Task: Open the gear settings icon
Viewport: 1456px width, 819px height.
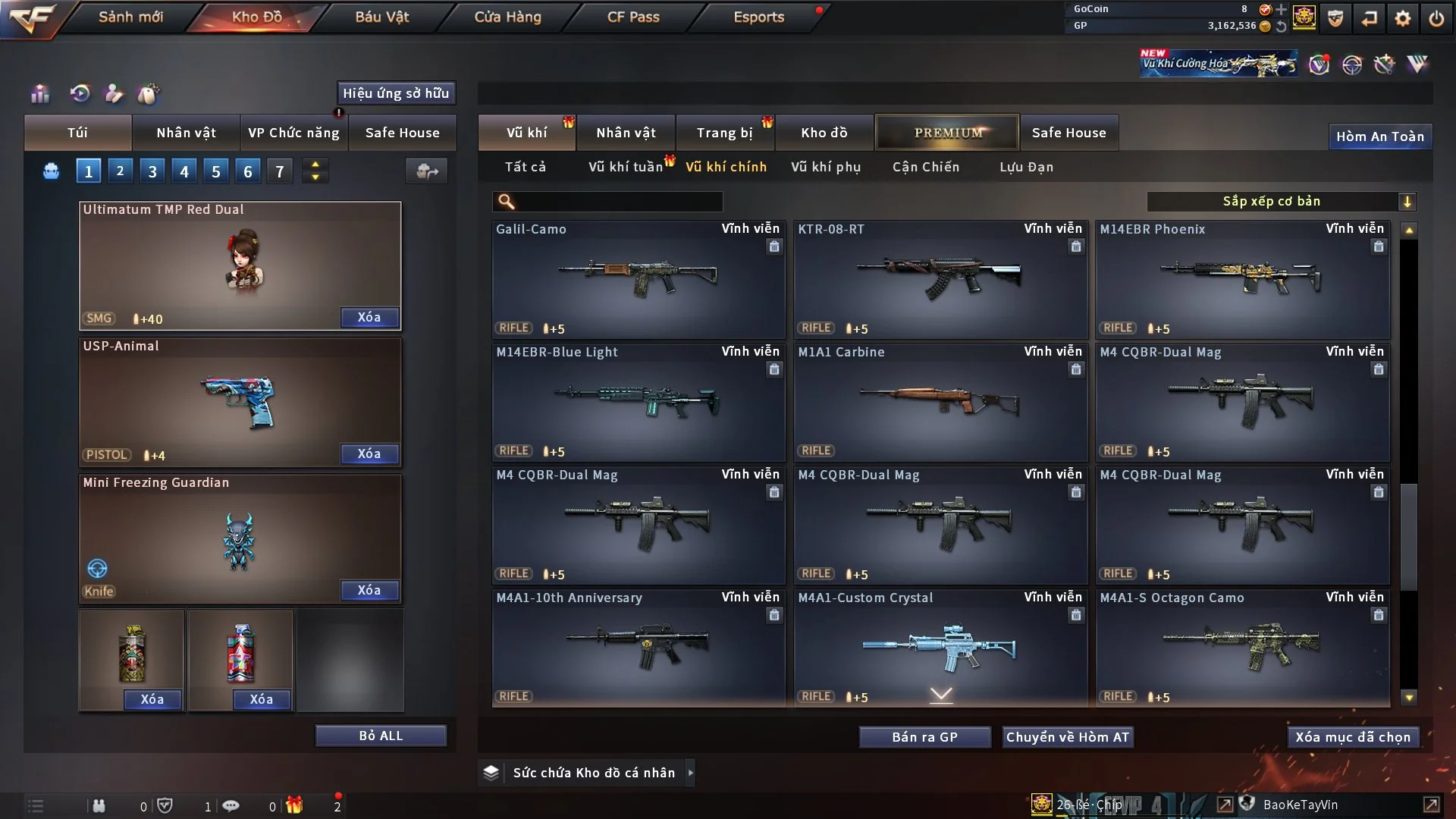Action: click(1403, 18)
